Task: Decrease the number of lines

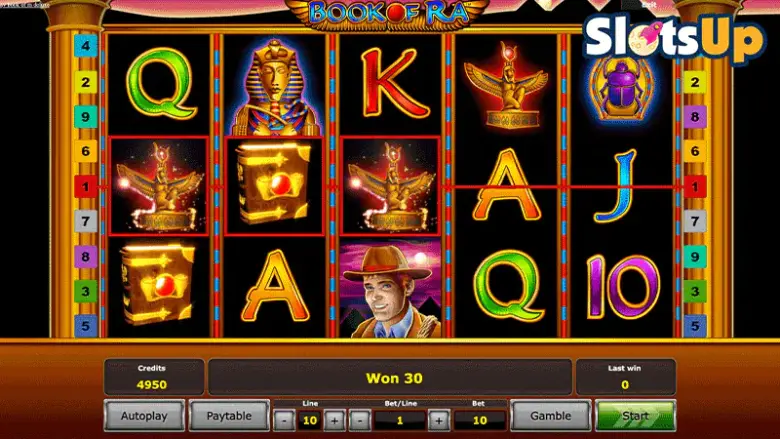Action: (282, 420)
